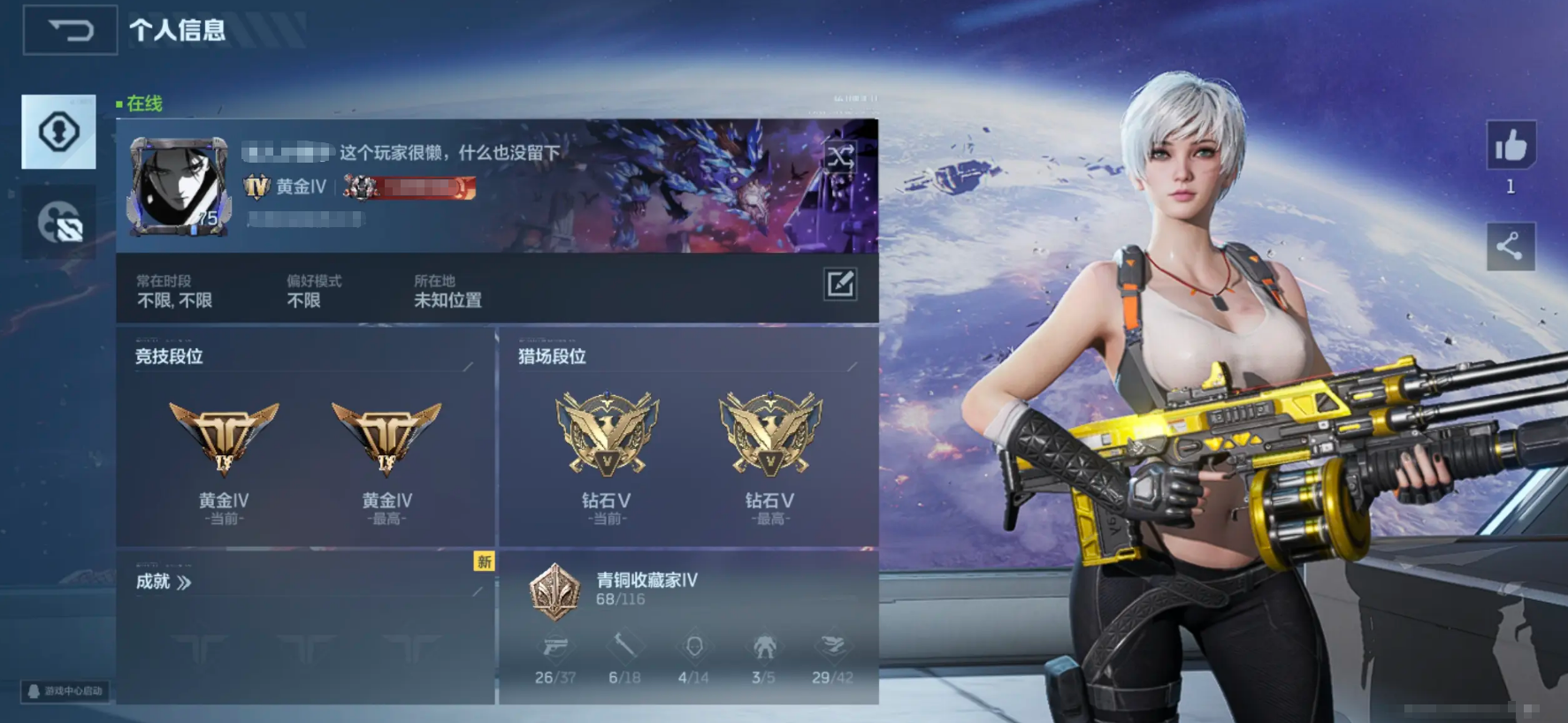Viewport: 1568px width, 723px height.
Task: Click the 68/116 collector progress indicator
Action: click(x=619, y=597)
